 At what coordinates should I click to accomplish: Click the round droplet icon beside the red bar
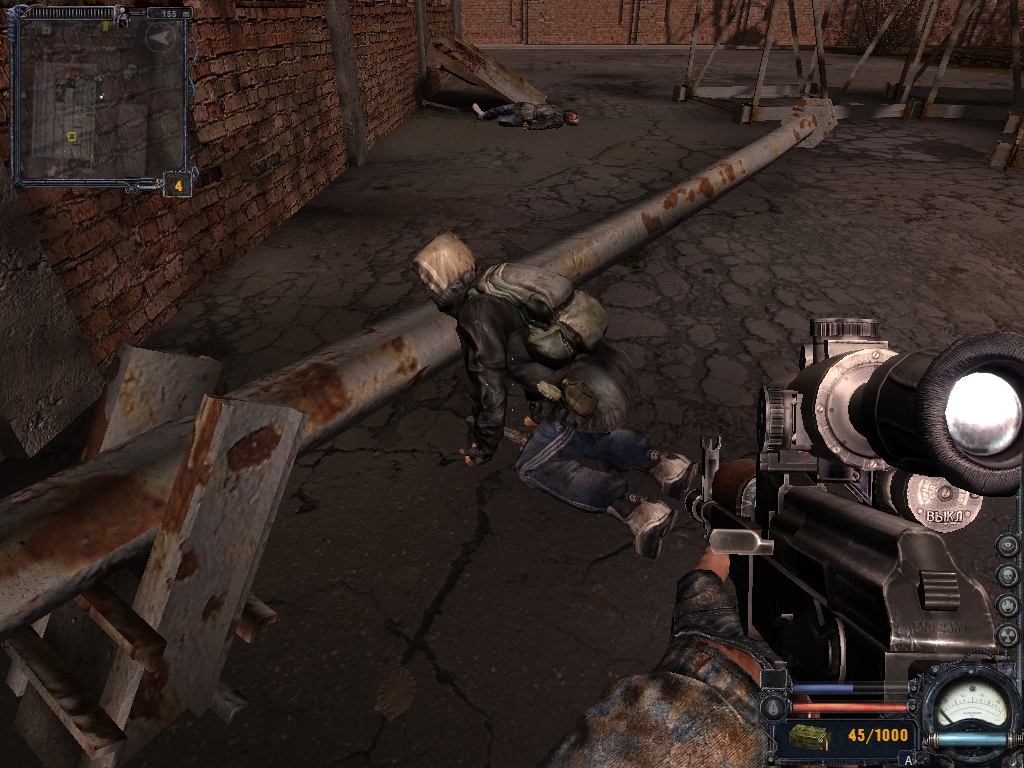click(x=771, y=708)
